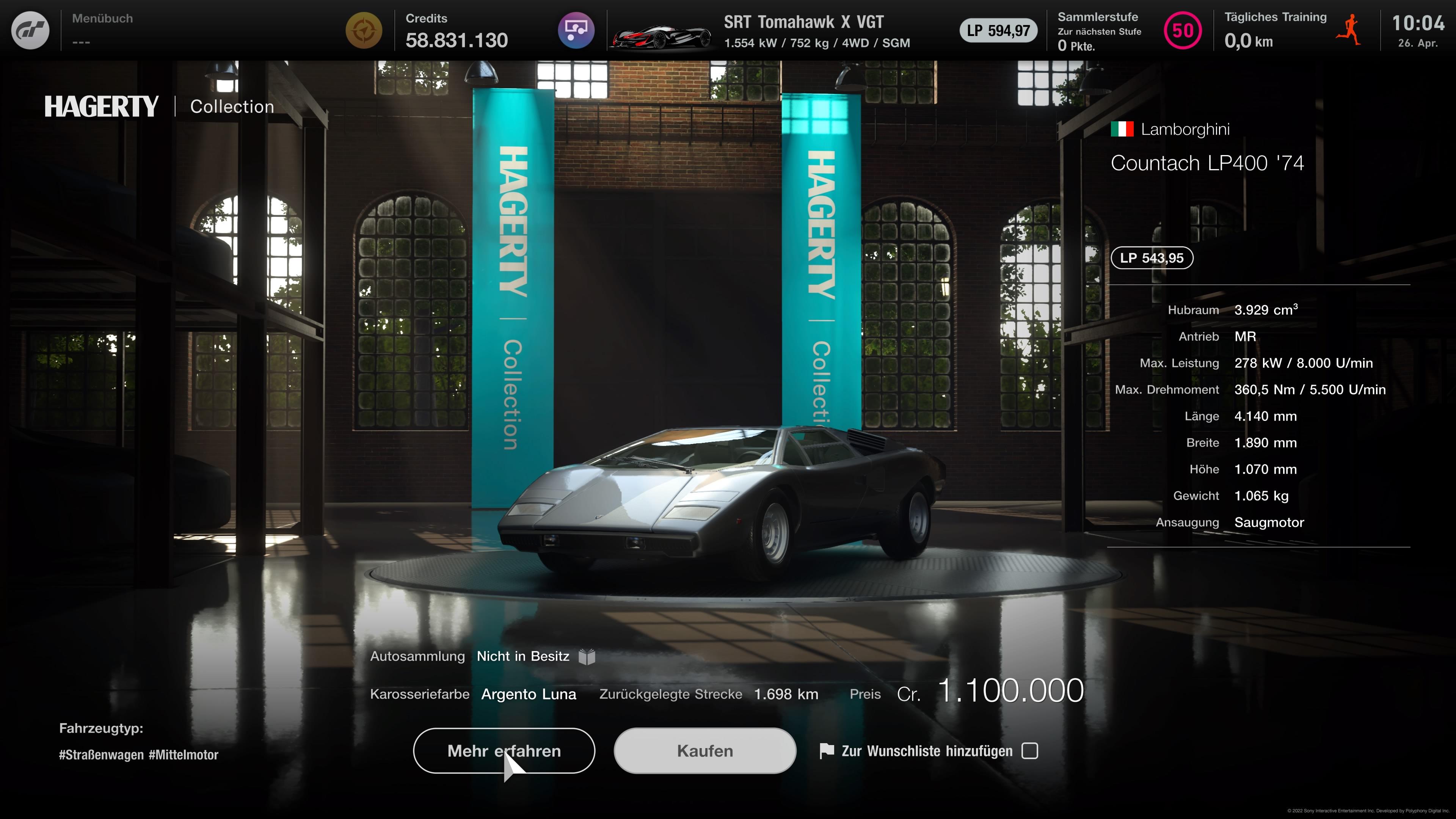
Task: Click the Tägliches Training runner icon
Action: click(x=1350, y=31)
